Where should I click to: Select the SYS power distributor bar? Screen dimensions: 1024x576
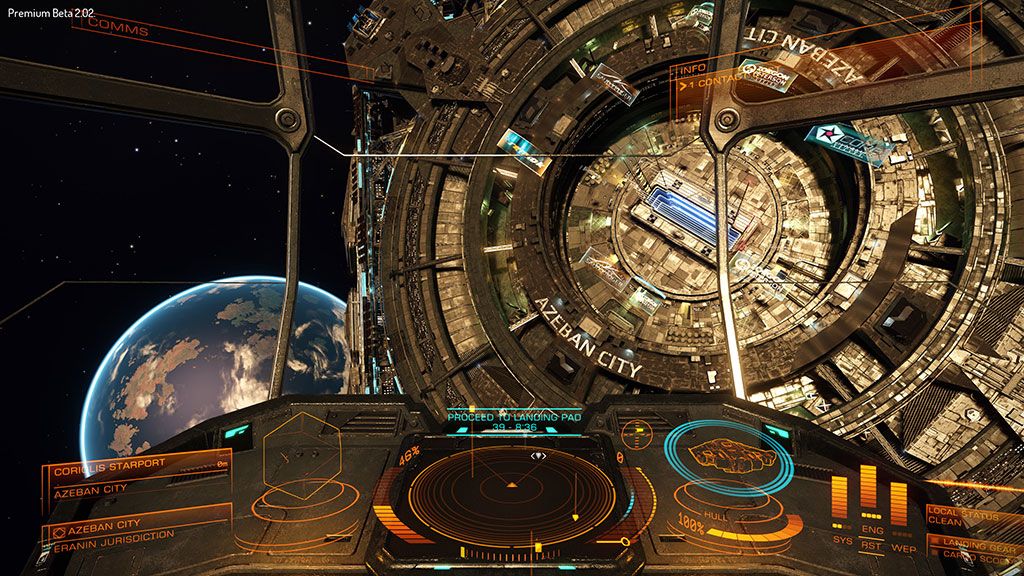click(840, 497)
